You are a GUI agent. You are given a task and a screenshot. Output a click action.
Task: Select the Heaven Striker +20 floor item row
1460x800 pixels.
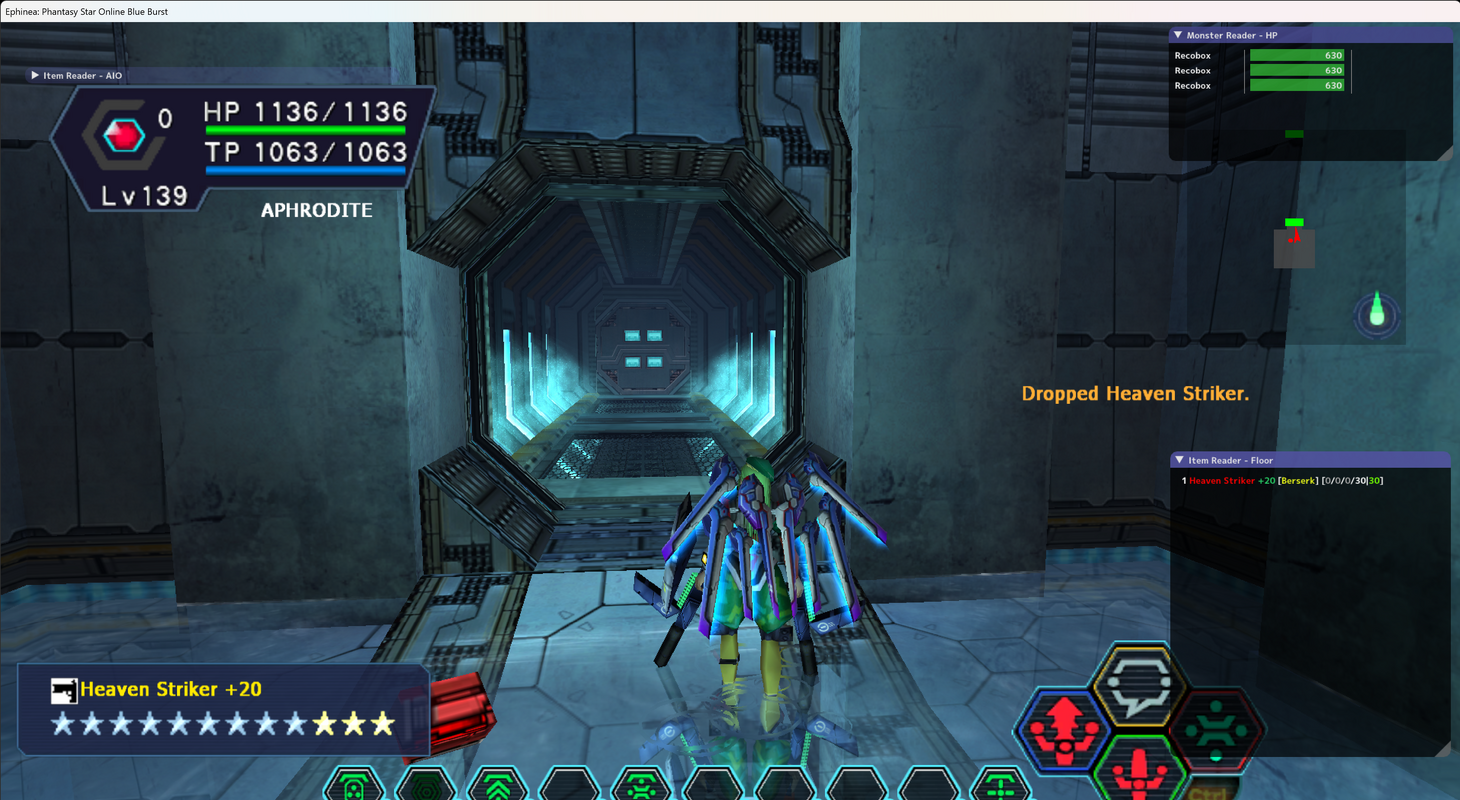click(x=1283, y=481)
